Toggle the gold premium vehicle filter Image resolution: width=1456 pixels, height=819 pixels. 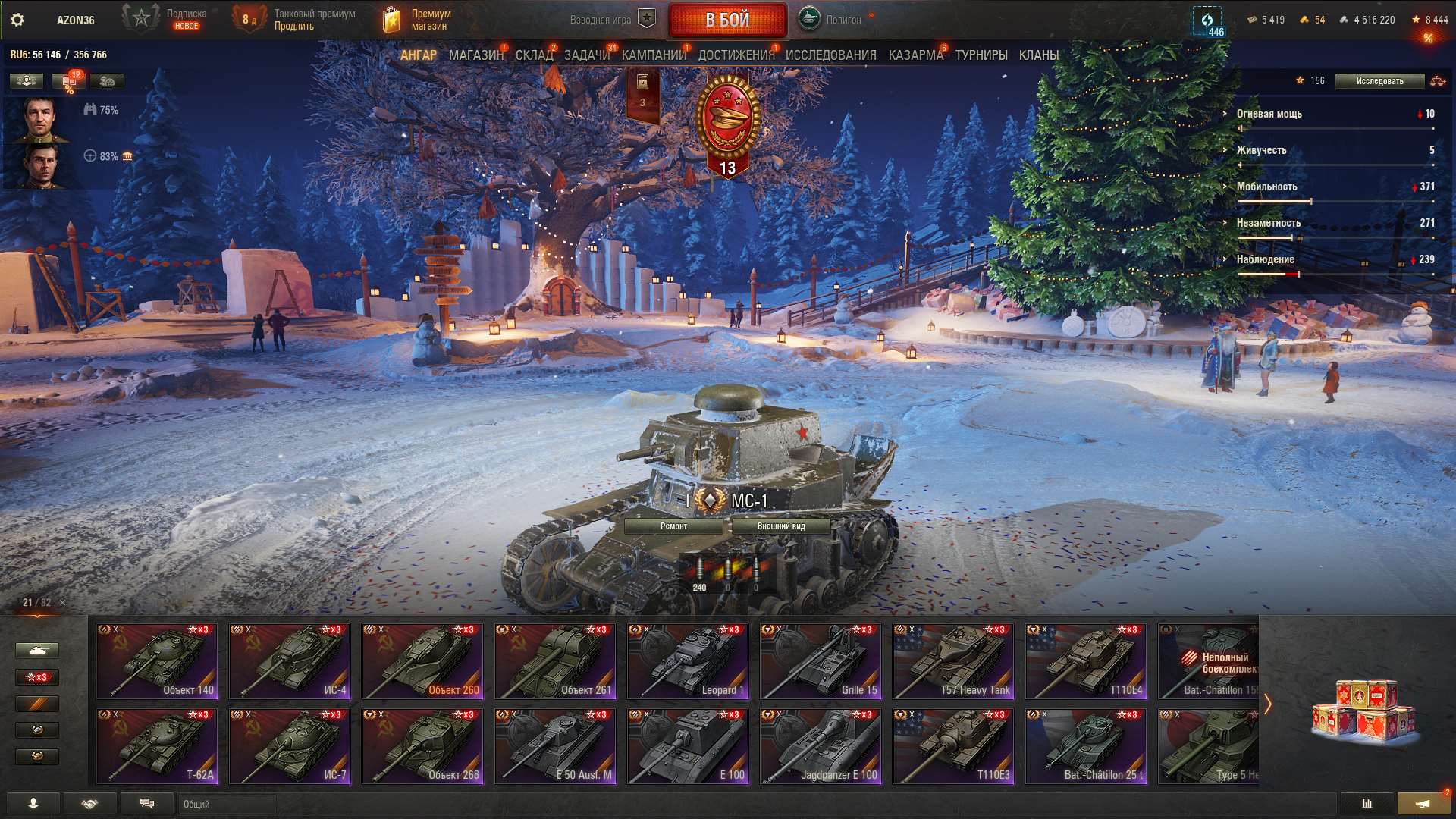click(38, 704)
